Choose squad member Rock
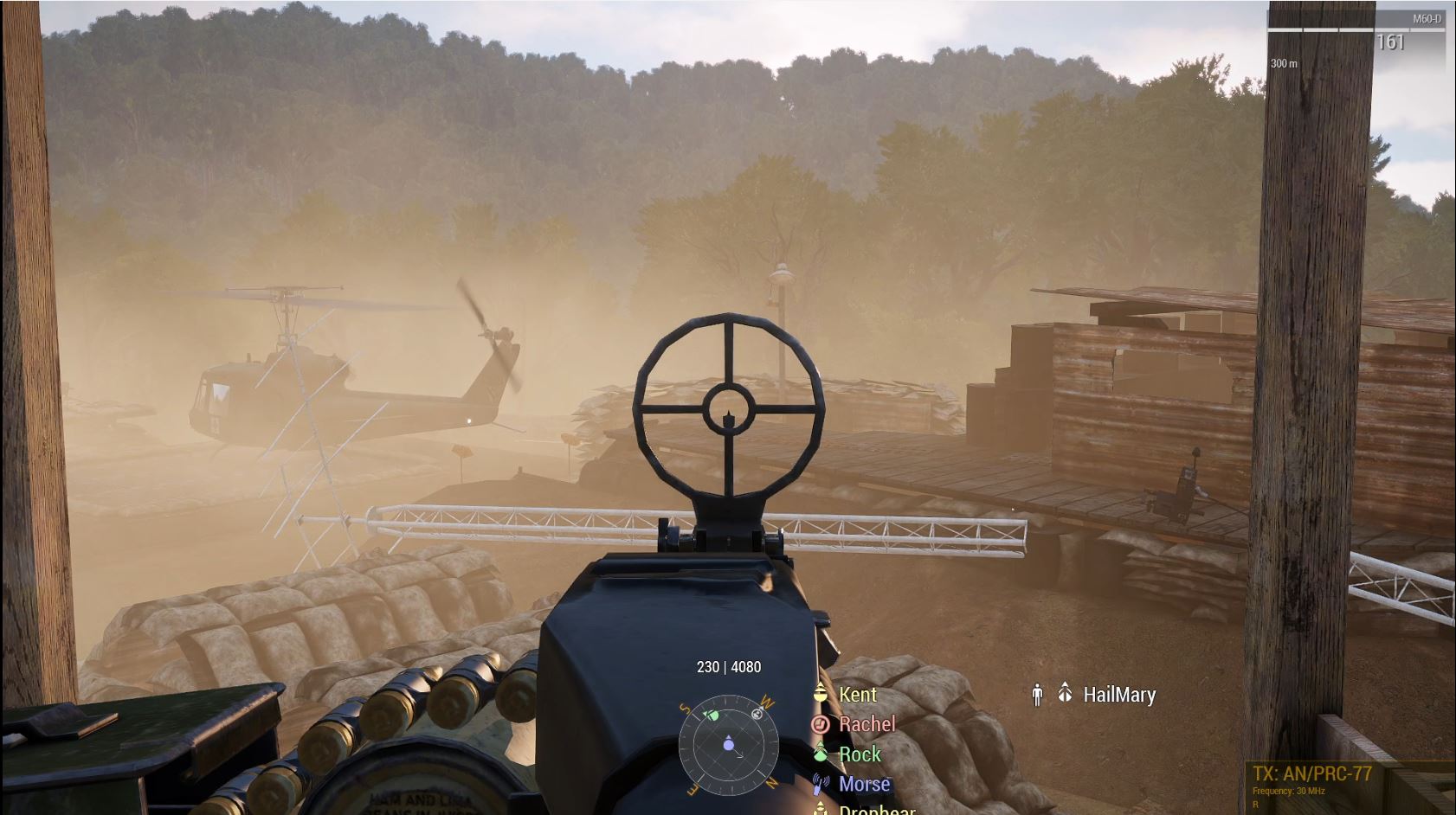This screenshot has height=815, width=1456. coord(859,754)
